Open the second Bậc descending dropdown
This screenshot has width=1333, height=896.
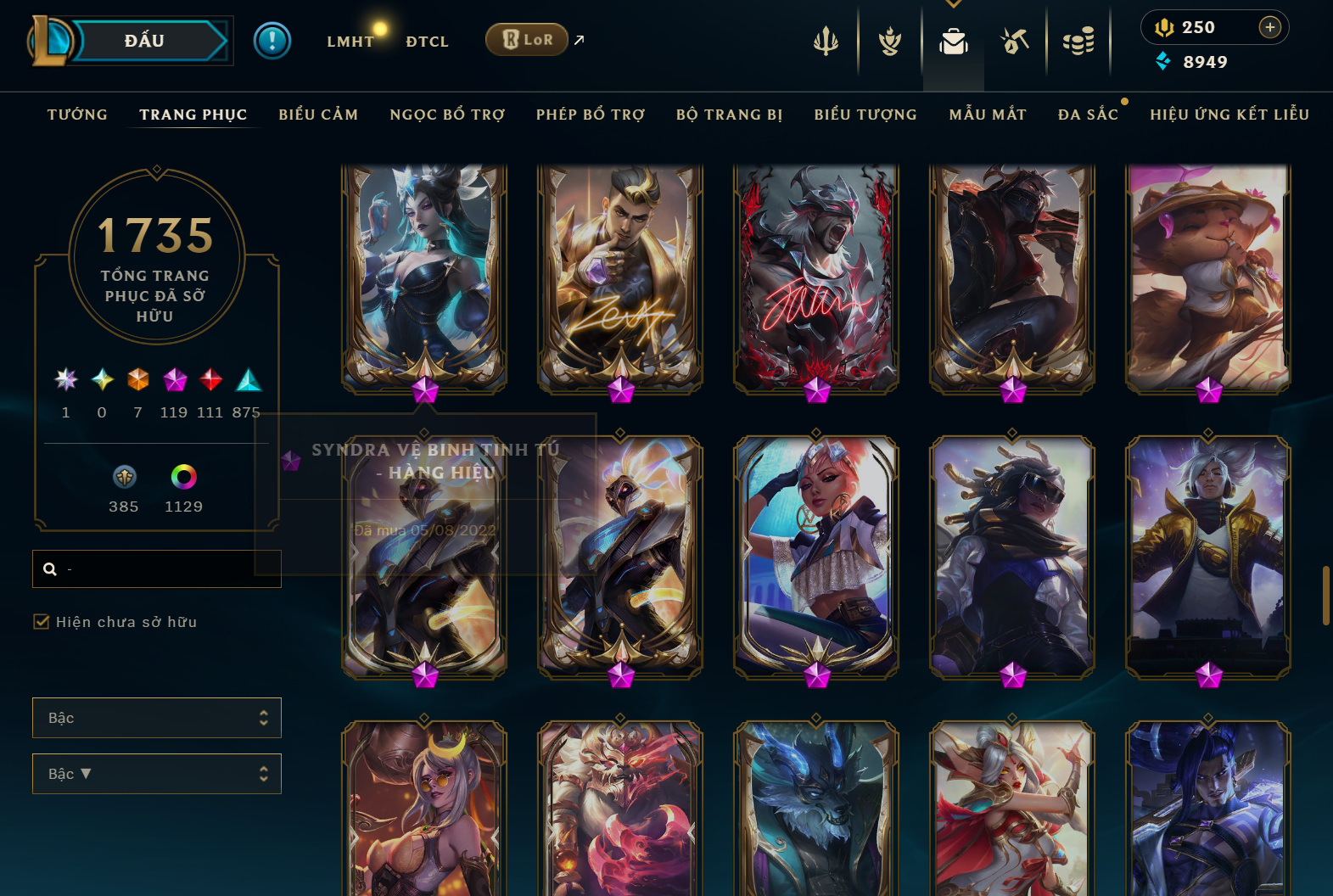156,773
